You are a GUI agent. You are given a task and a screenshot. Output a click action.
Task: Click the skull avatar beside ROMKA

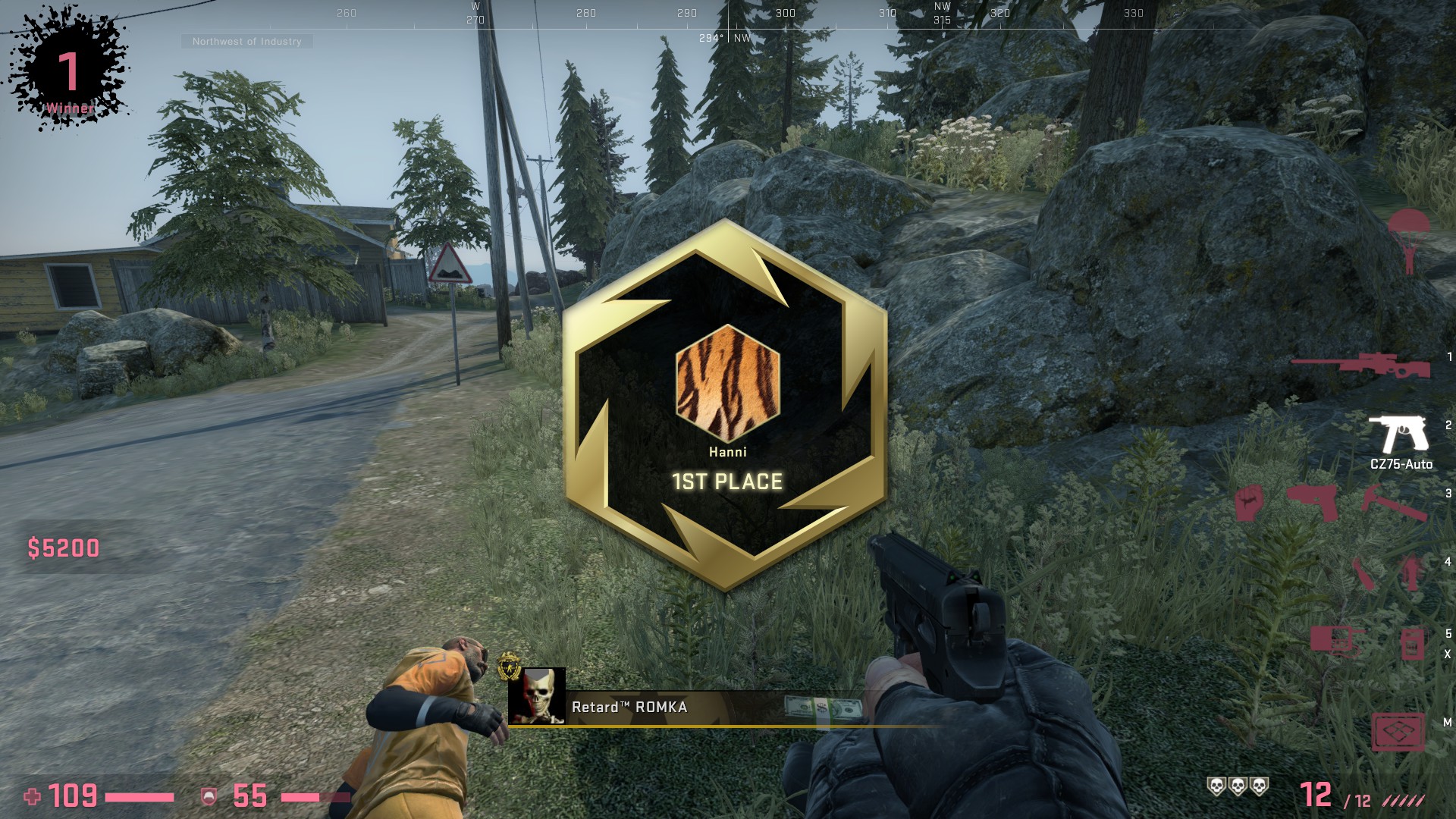[537, 696]
